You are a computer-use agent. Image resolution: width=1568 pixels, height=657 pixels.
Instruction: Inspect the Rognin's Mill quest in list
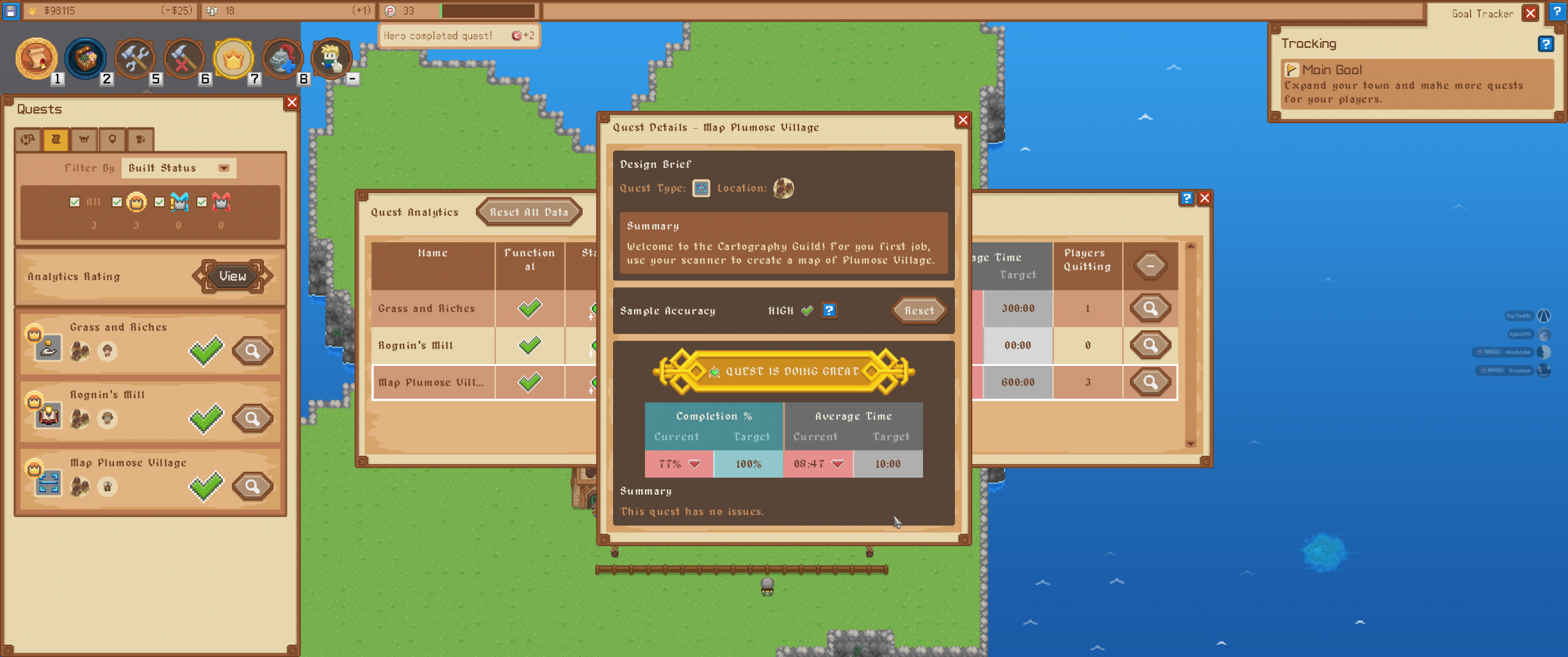pos(252,419)
